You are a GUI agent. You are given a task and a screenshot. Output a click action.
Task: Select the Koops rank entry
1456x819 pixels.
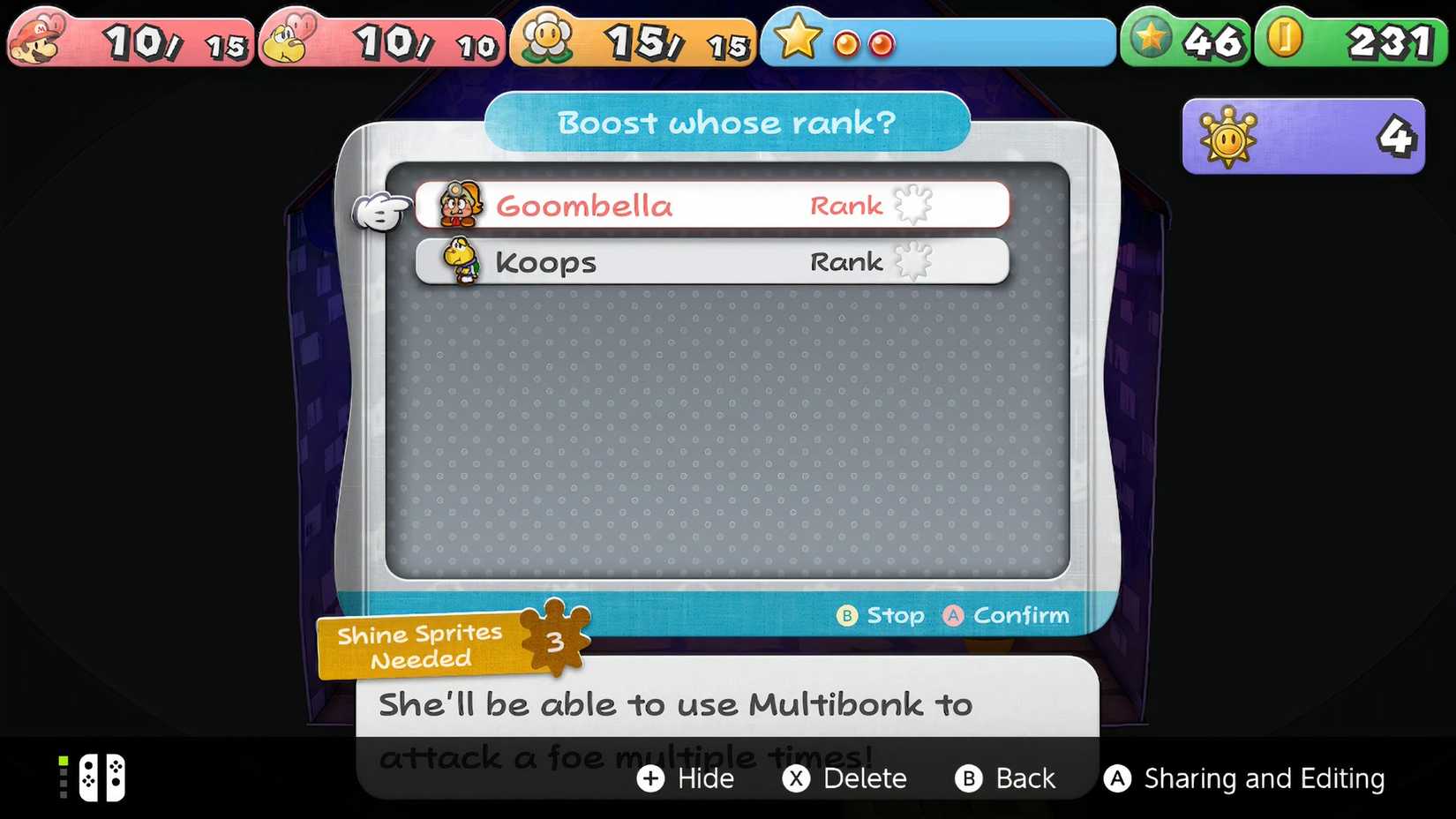(715, 261)
